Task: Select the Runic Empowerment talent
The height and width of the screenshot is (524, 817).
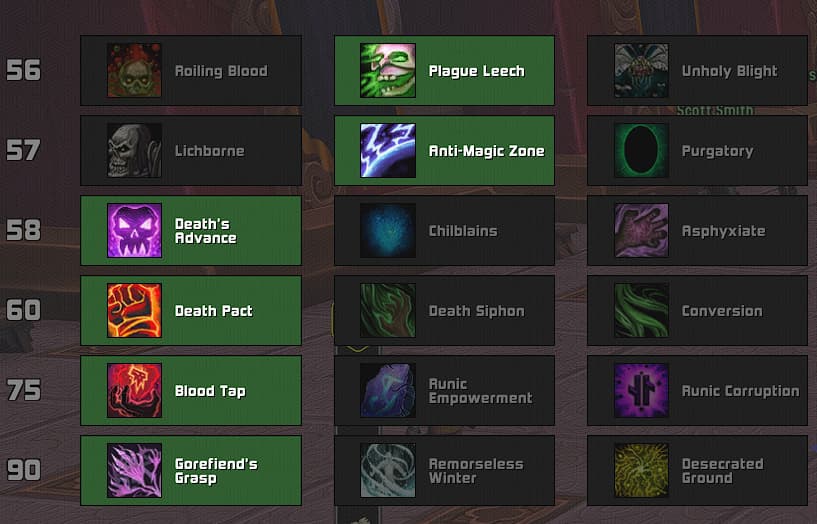Action: (444, 391)
